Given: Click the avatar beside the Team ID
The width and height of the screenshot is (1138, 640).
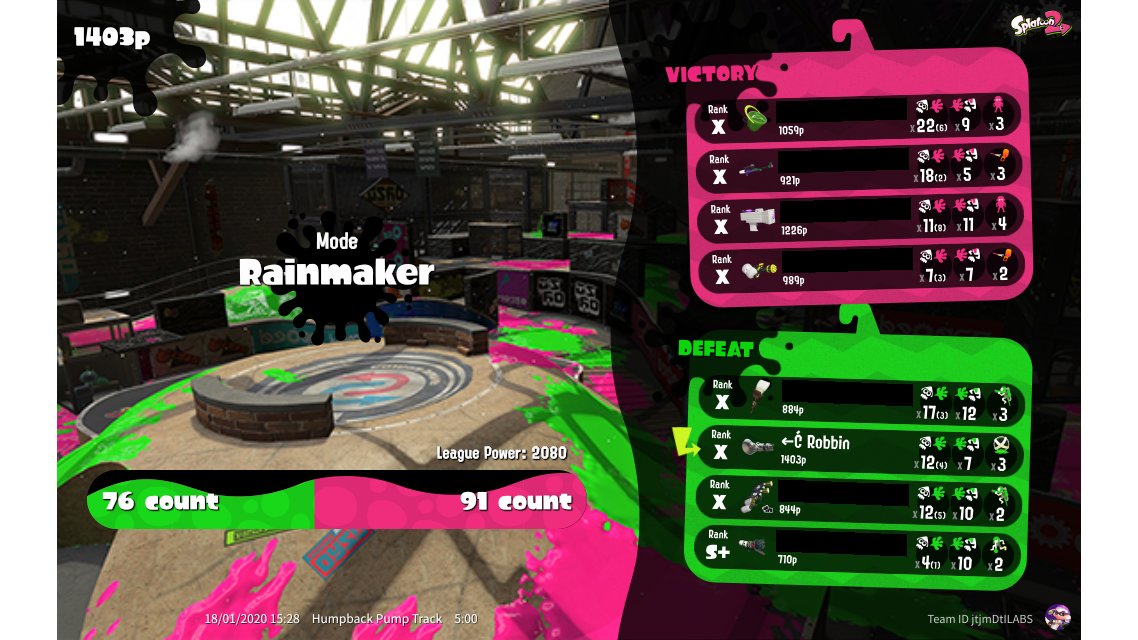Looking at the screenshot, I should [x=1055, y=617].
